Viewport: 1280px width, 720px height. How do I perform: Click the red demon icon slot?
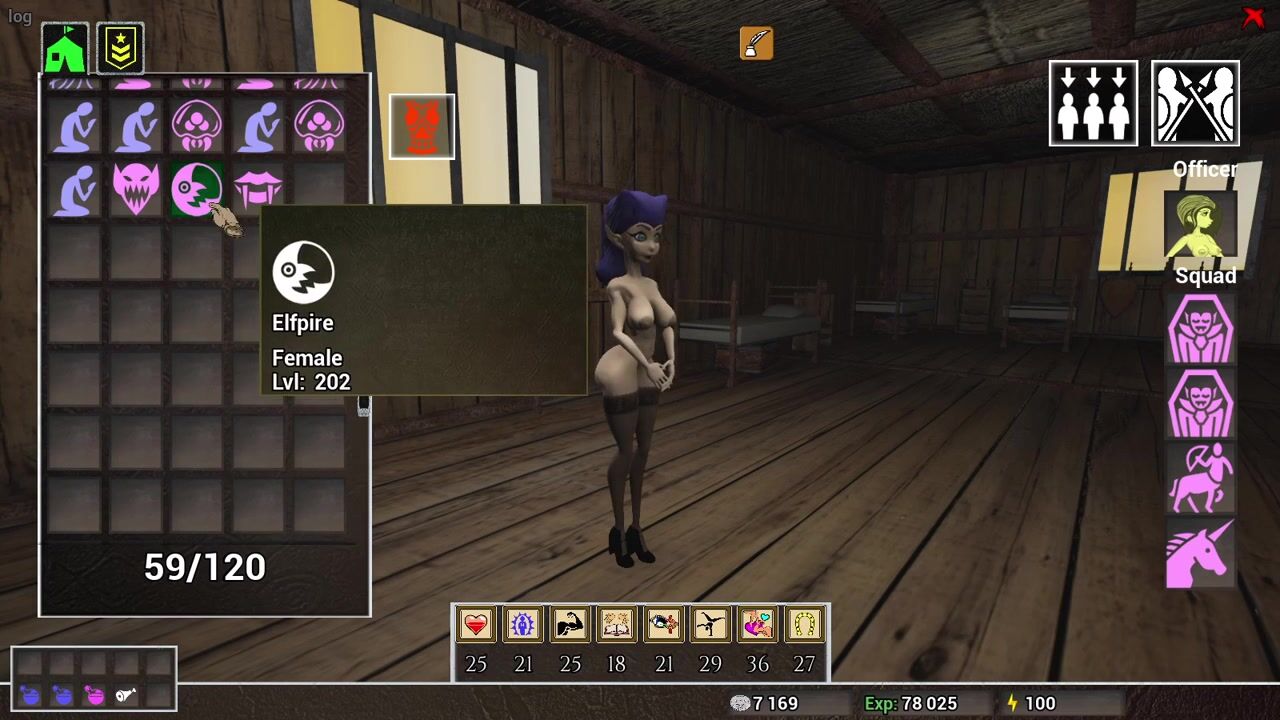pyautogui.click(x=422, y=127)
